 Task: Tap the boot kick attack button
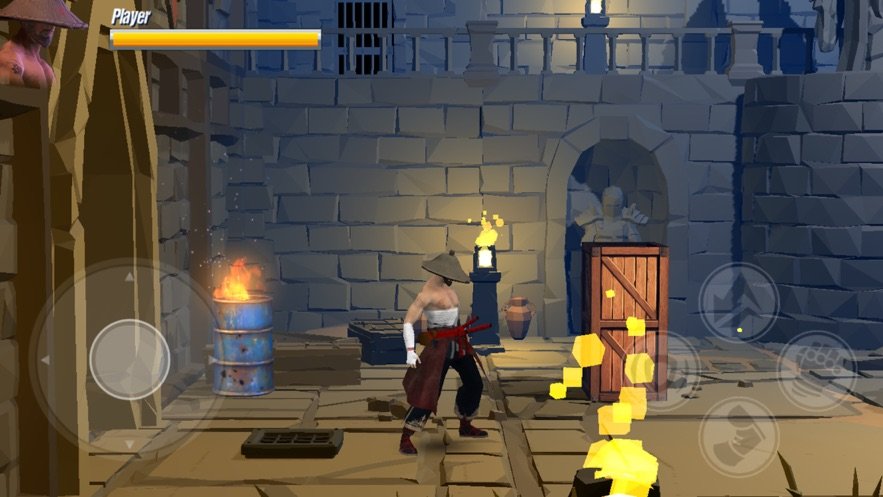(738, 437)
